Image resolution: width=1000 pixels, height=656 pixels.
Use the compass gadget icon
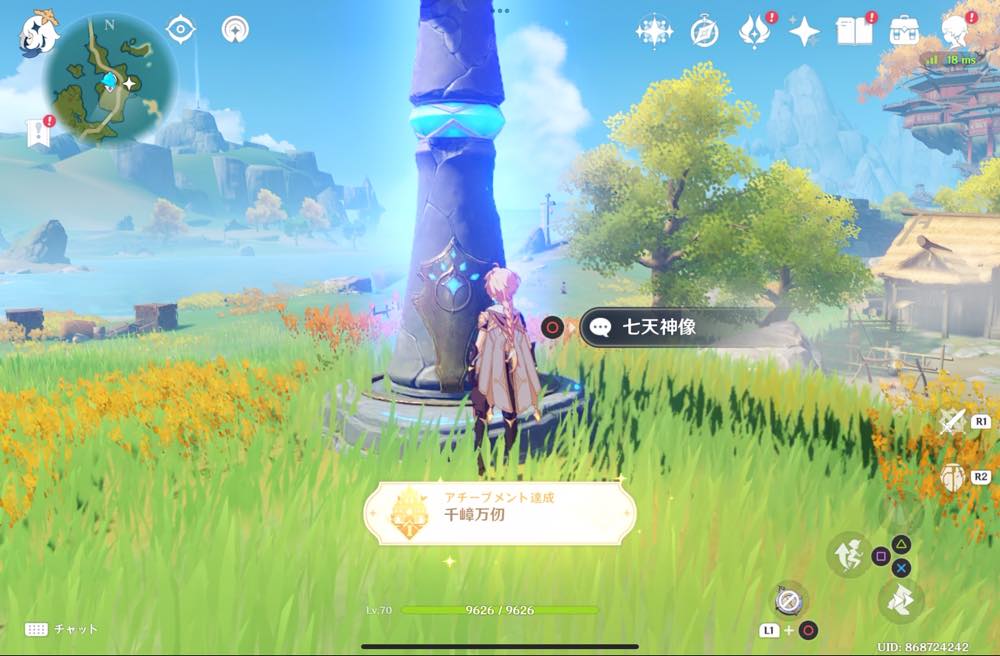tap(789, 600)
